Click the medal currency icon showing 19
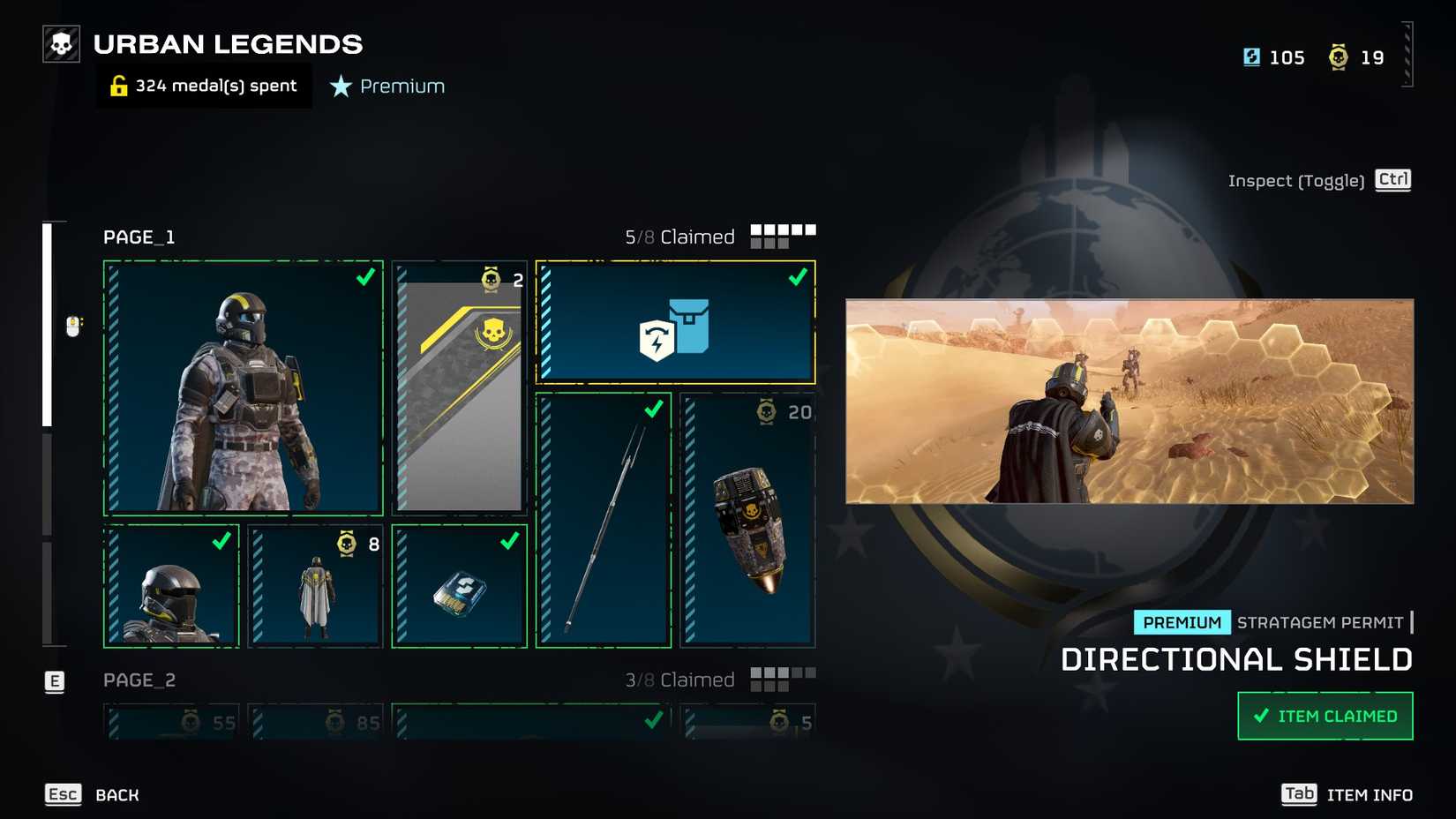This screenshot has width=1456, height=819. point(1336,56)
